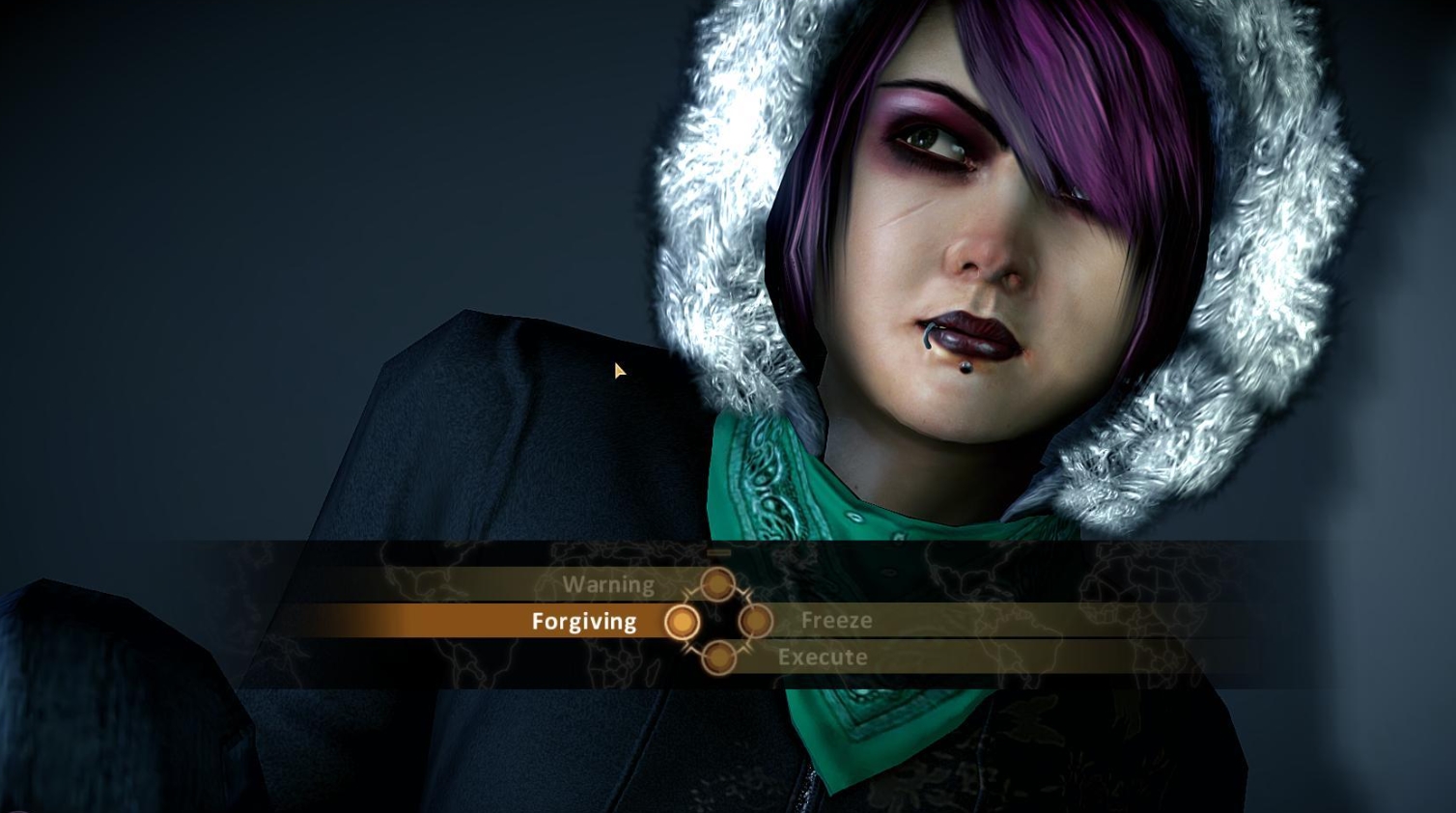Click the center of the dialogue wheel
The height and width of the screenshot is (813, 1456).
(x=719, y=621)
